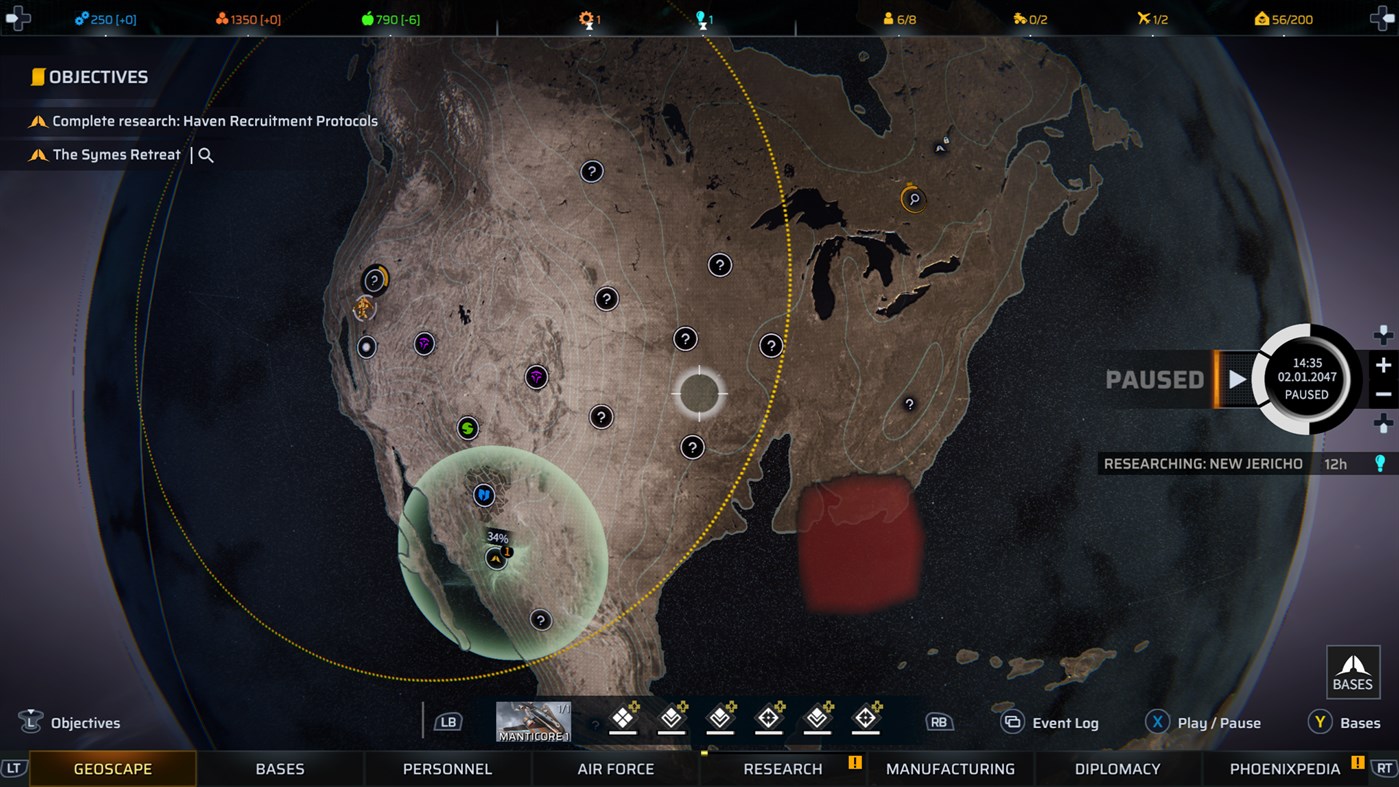Decrease game speed with the minus control
The width and height of the screenshot is (1399, 787).
(x=1385, y=394)
